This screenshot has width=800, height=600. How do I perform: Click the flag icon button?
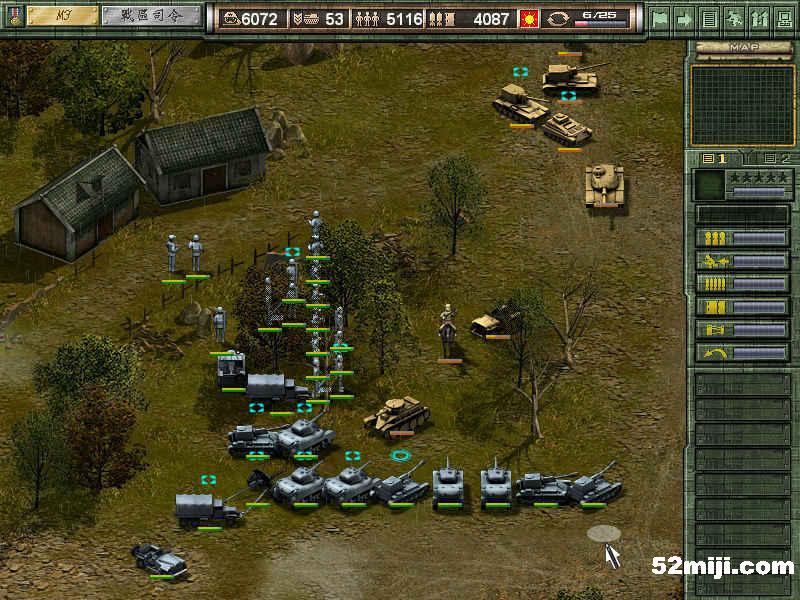coord(659,18)
